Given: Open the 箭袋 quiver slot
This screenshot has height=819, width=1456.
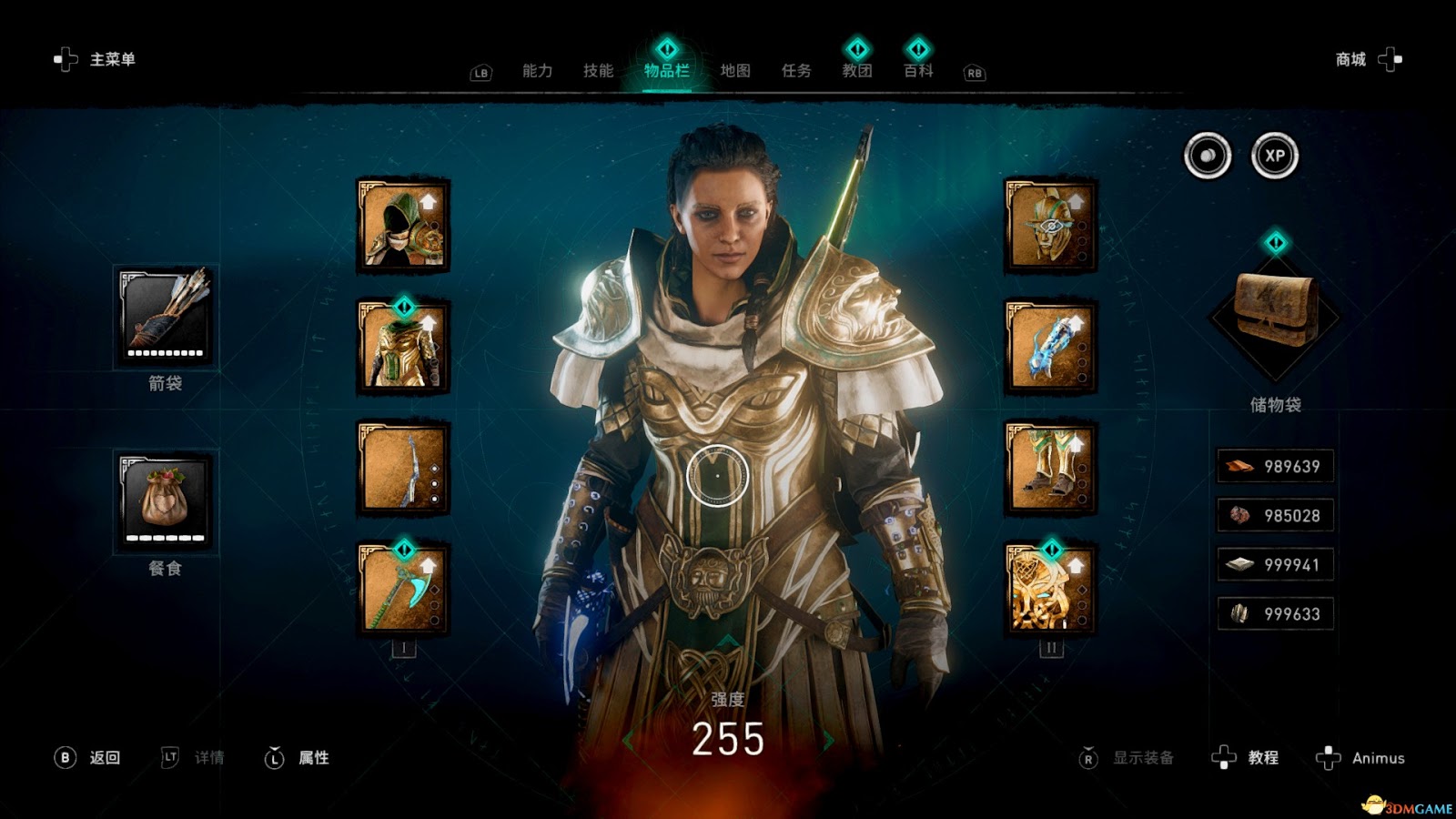Looking at the screenshot, I should pyautogui.click(x=165, y=316).
